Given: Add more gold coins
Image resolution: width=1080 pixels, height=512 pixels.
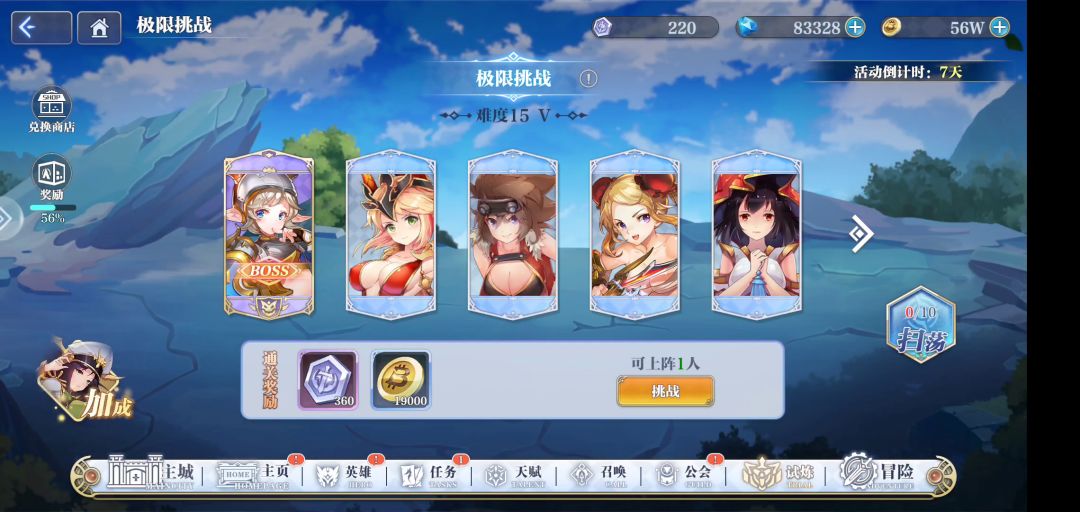Looking at the screenshot, I should 999,27.
